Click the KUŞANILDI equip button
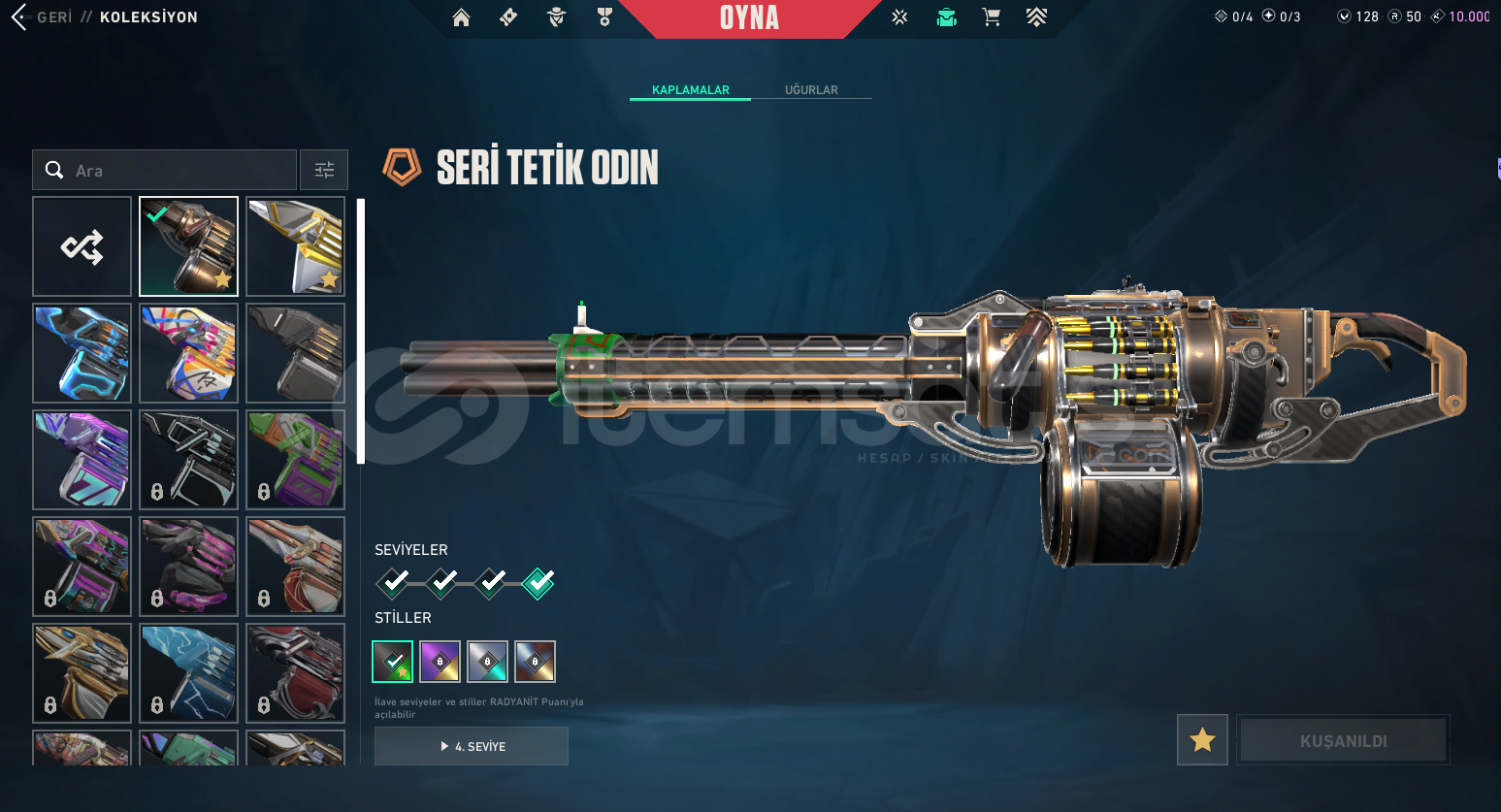Screen dimensions: 1501x812 point(1343,740)
